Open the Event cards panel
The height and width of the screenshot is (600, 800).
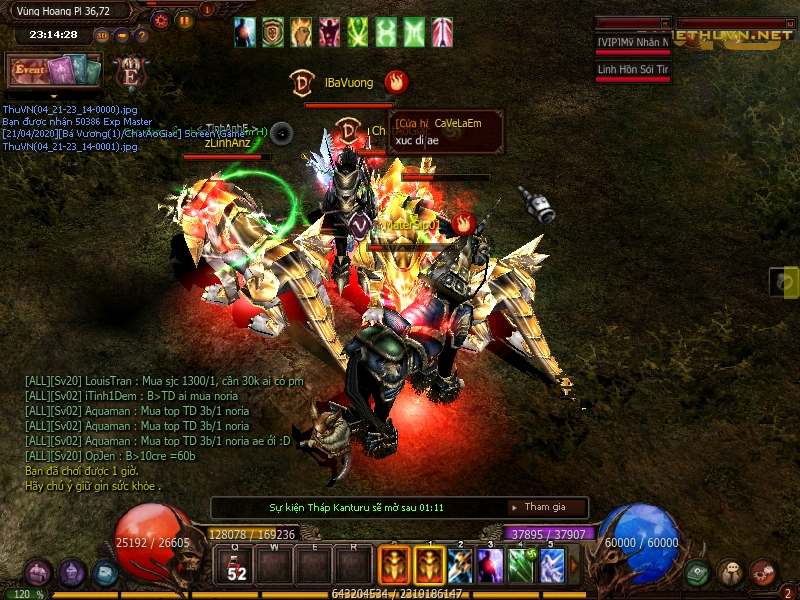[54, 71]
